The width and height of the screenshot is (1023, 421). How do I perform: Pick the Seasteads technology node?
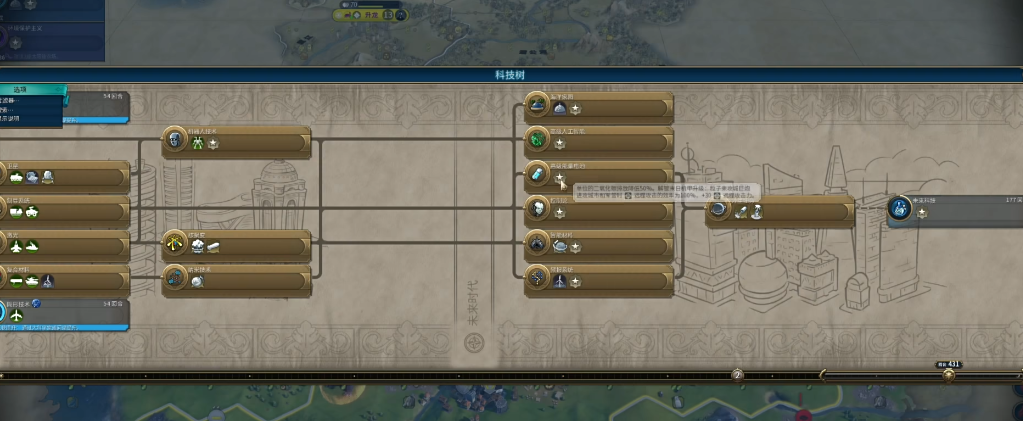coord(600,107)
